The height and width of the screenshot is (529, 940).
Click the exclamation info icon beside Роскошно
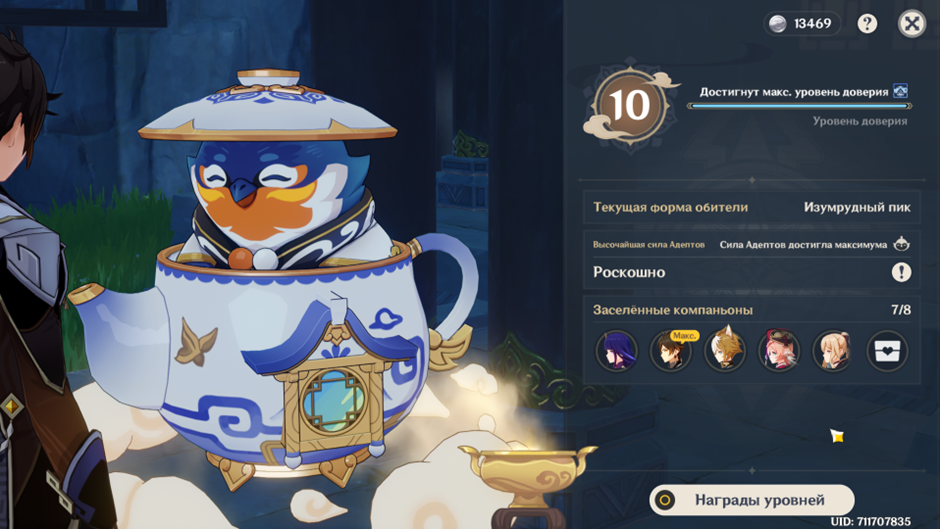point(901,272)
